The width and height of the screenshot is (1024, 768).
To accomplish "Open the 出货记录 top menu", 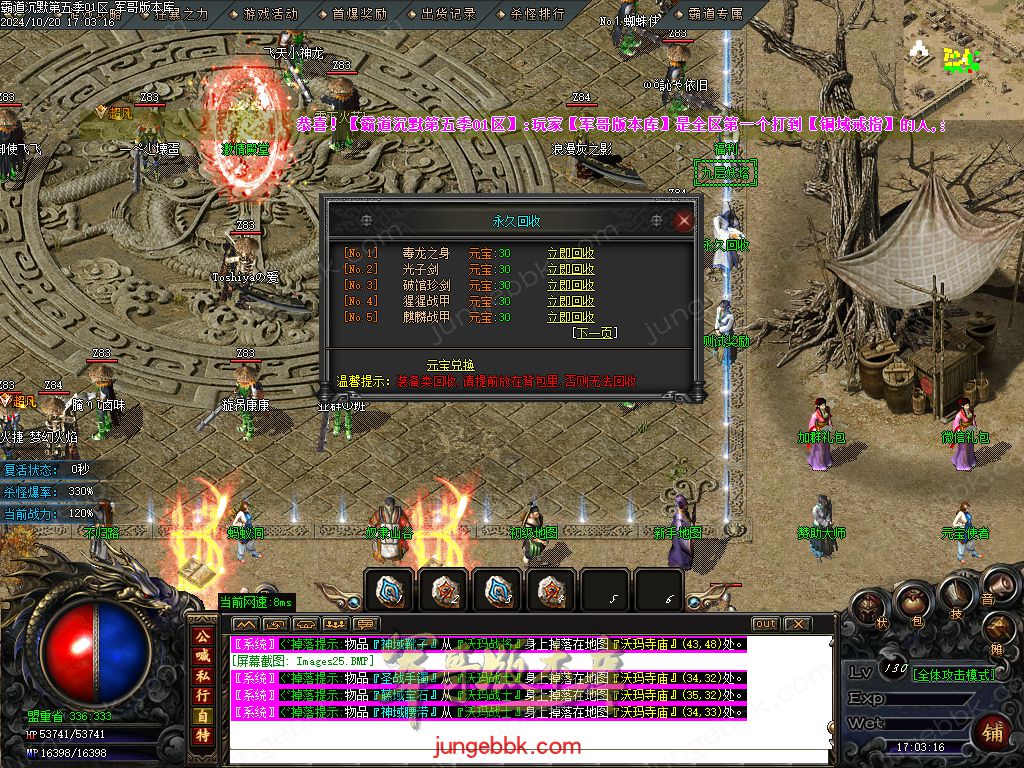I will (x=448, y=15).
